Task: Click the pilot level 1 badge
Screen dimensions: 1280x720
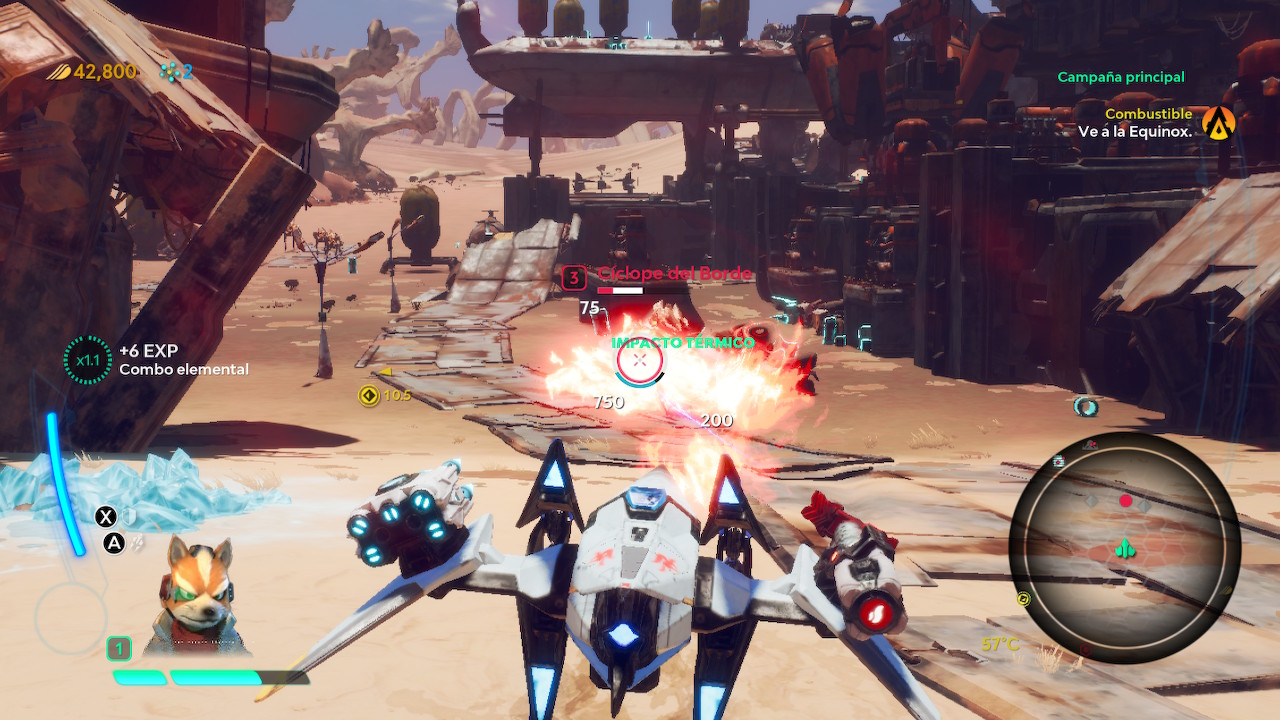Action: pyautogui.click(x=119, y=649)
